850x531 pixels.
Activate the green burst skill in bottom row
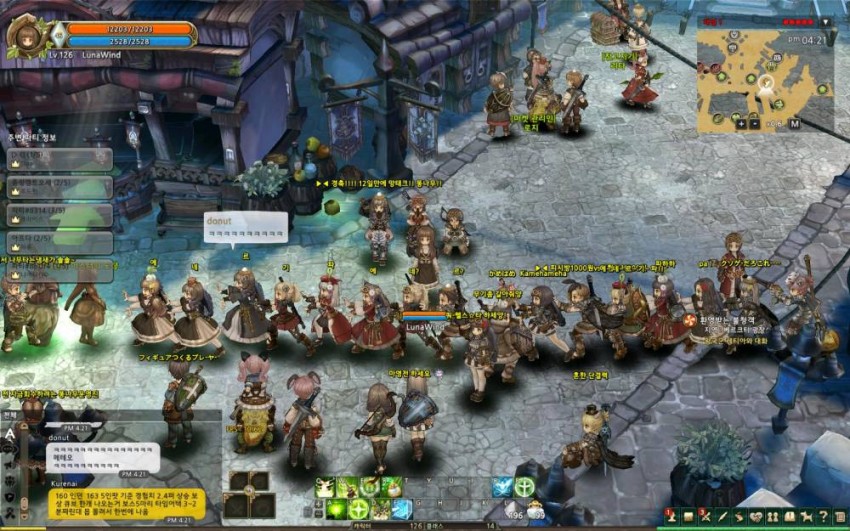coord(336,509)
